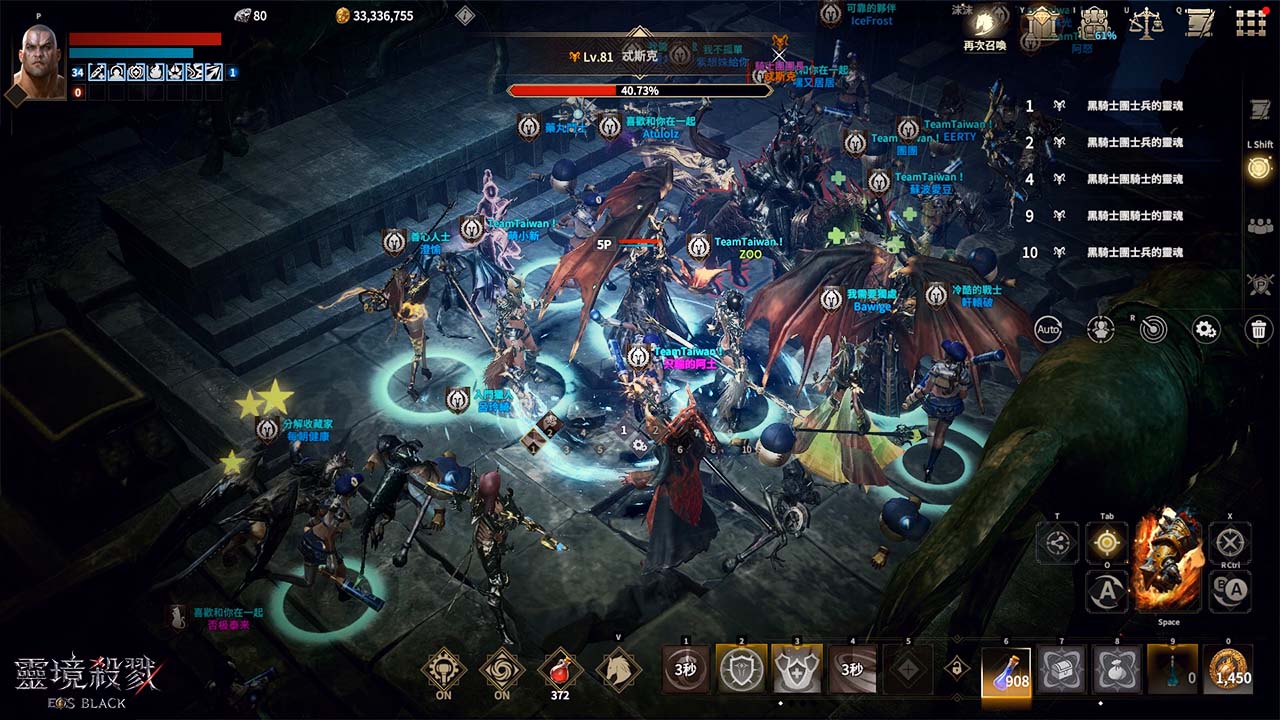
Task: Open the main grid menu
Action: coord(1251,22)
